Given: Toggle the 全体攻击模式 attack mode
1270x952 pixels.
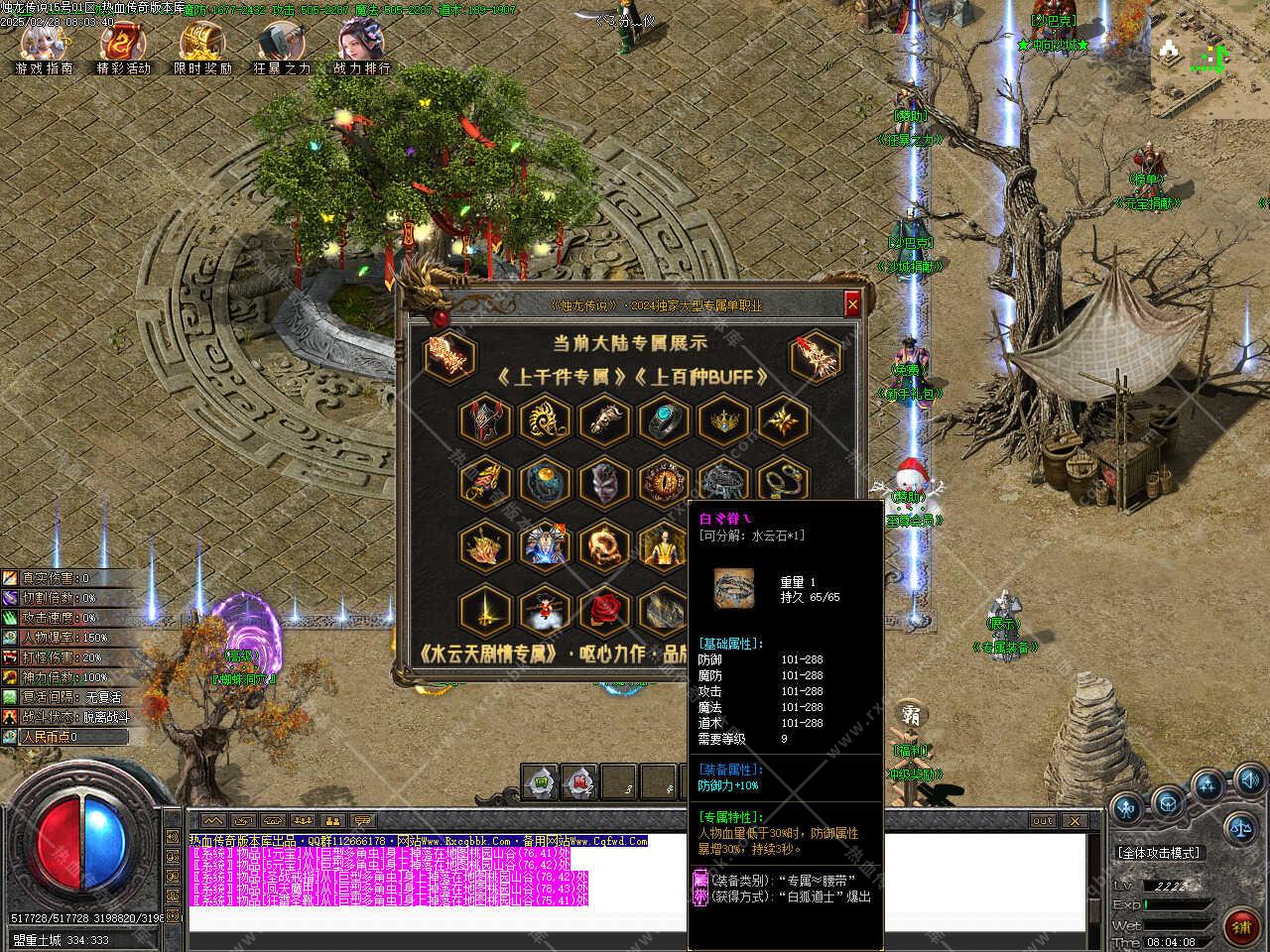Looking at the screenshot, I should coord(1158,852).
